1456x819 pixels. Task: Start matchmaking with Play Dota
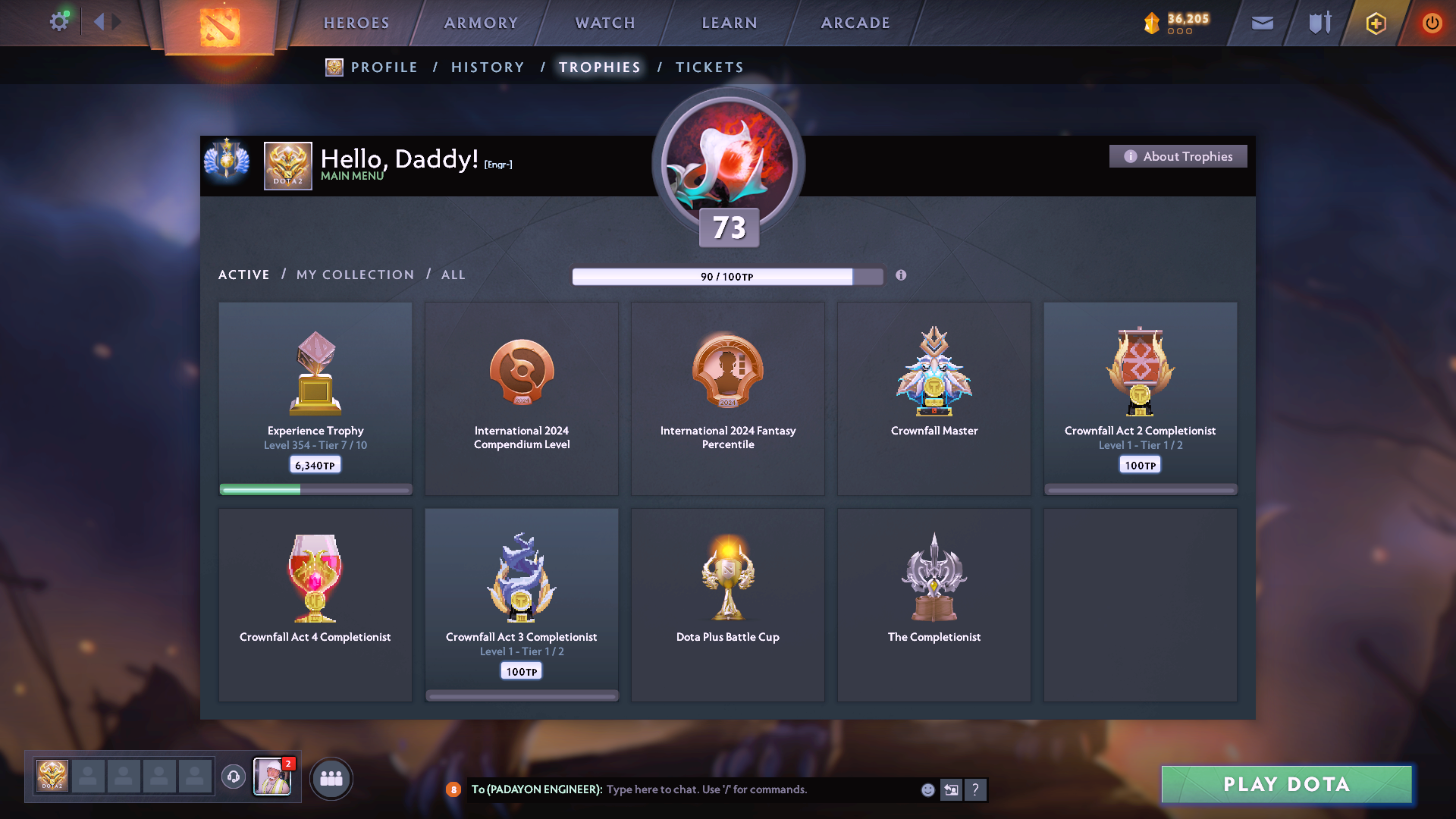click(x=1286, y=784)
